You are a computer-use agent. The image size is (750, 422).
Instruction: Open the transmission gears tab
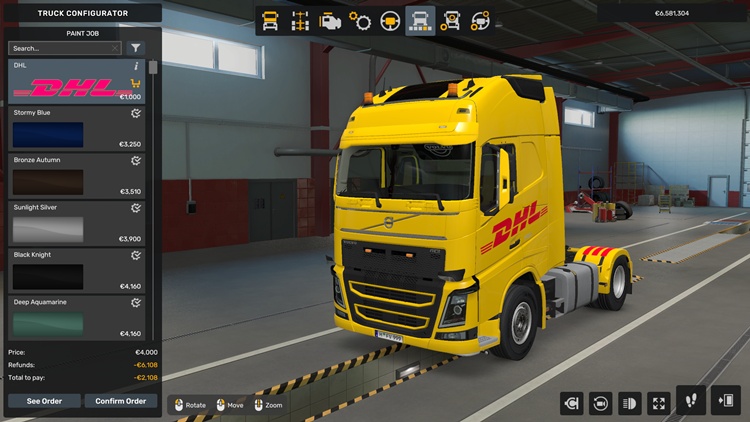click(x=360, y=21)
